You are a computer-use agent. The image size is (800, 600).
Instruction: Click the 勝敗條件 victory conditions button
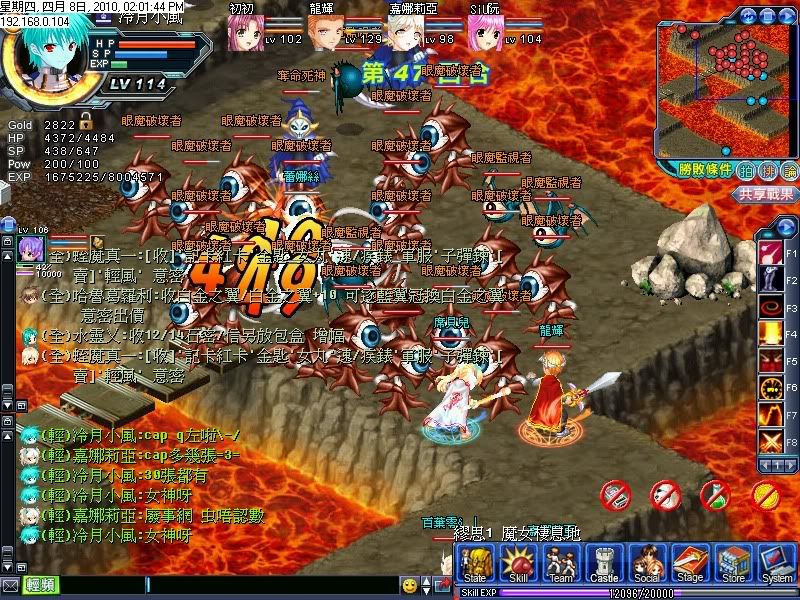[x=704, y=170]
